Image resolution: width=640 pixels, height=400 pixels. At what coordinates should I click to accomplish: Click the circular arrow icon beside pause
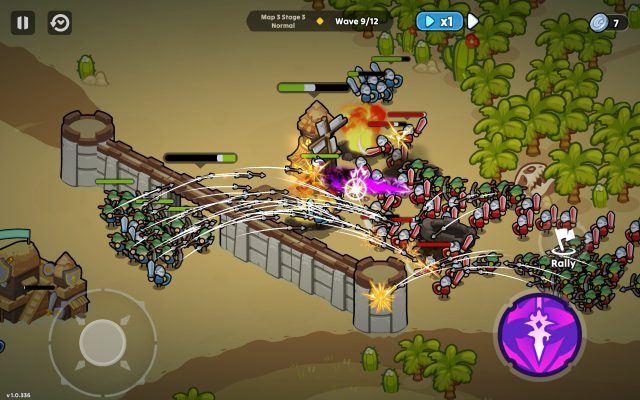(60, 22)
